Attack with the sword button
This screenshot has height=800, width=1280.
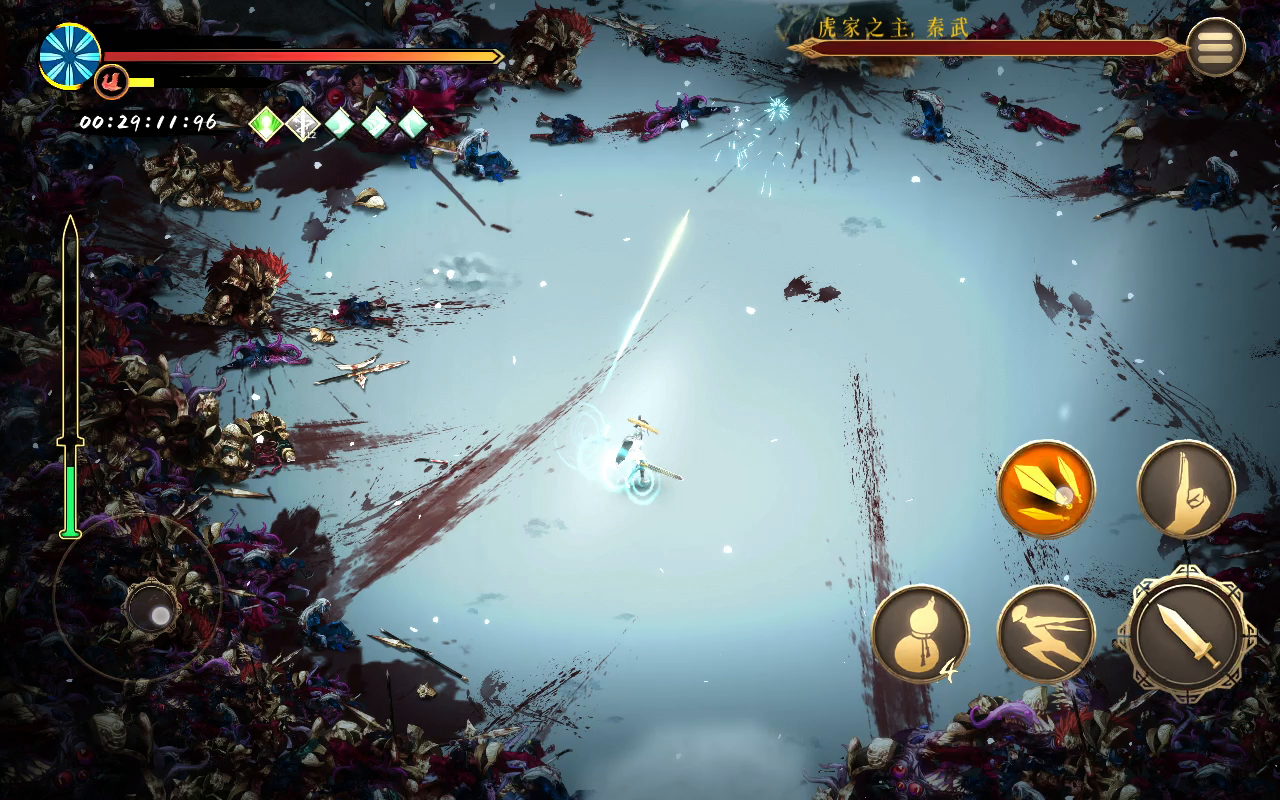1186,634
